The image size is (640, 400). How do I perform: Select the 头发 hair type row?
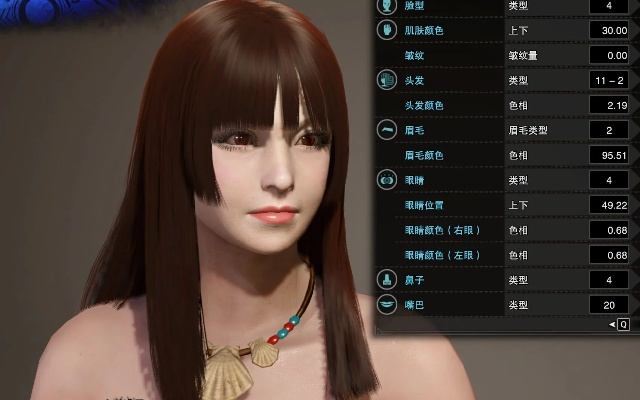click(416, 80)
